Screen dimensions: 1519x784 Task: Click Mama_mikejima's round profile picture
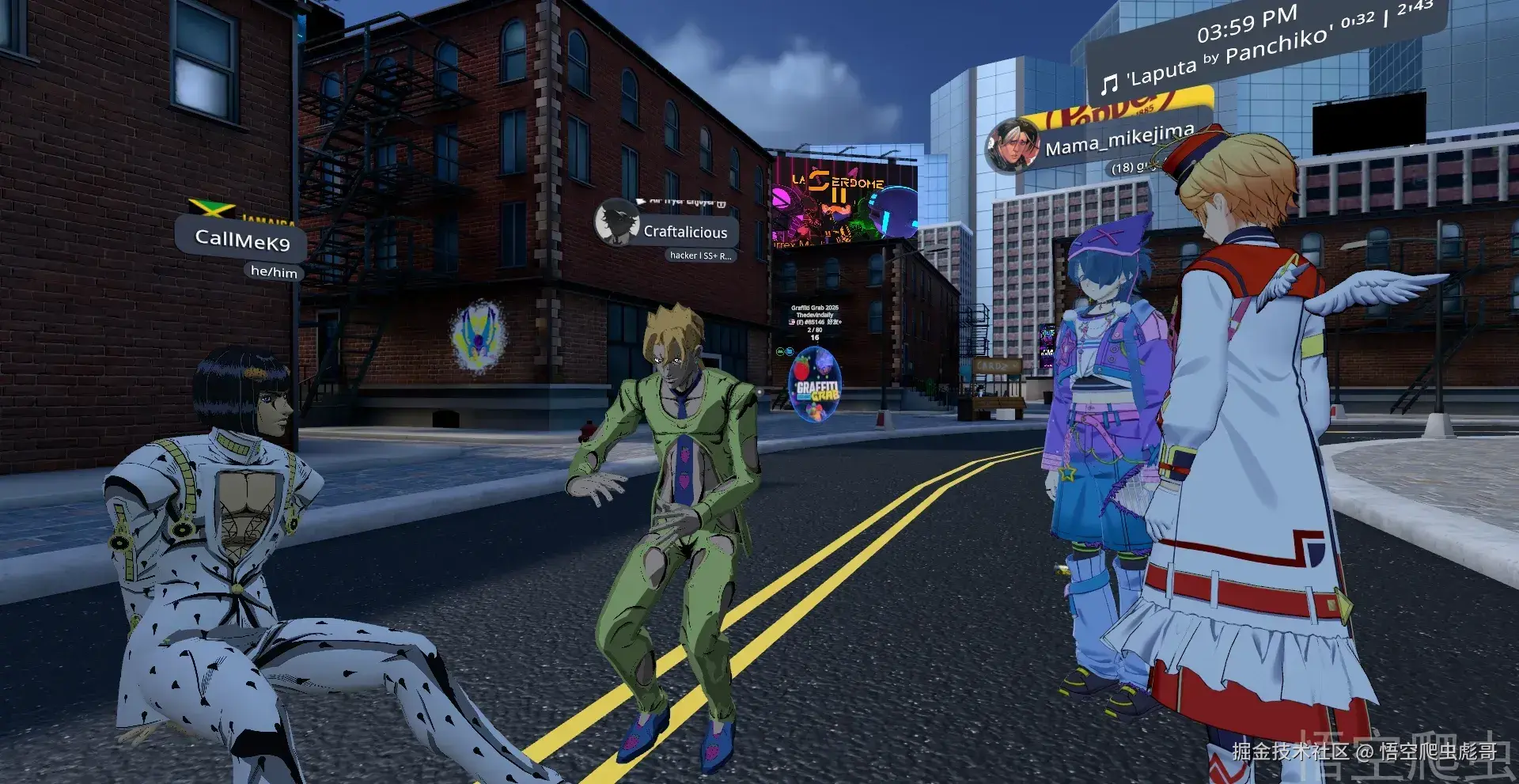click(x=1012, y=146)
